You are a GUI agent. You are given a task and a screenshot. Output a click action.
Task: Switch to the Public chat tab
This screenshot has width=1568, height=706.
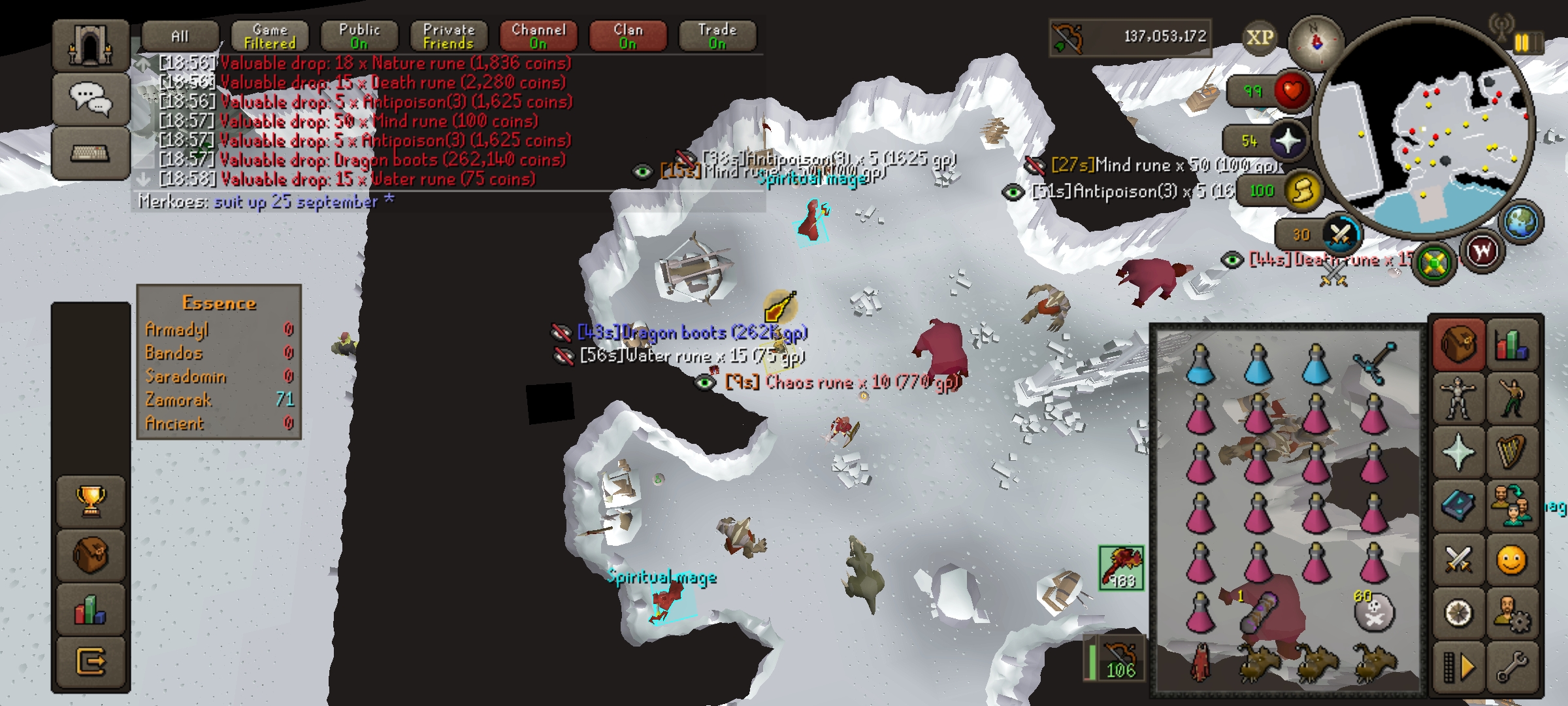359,36
